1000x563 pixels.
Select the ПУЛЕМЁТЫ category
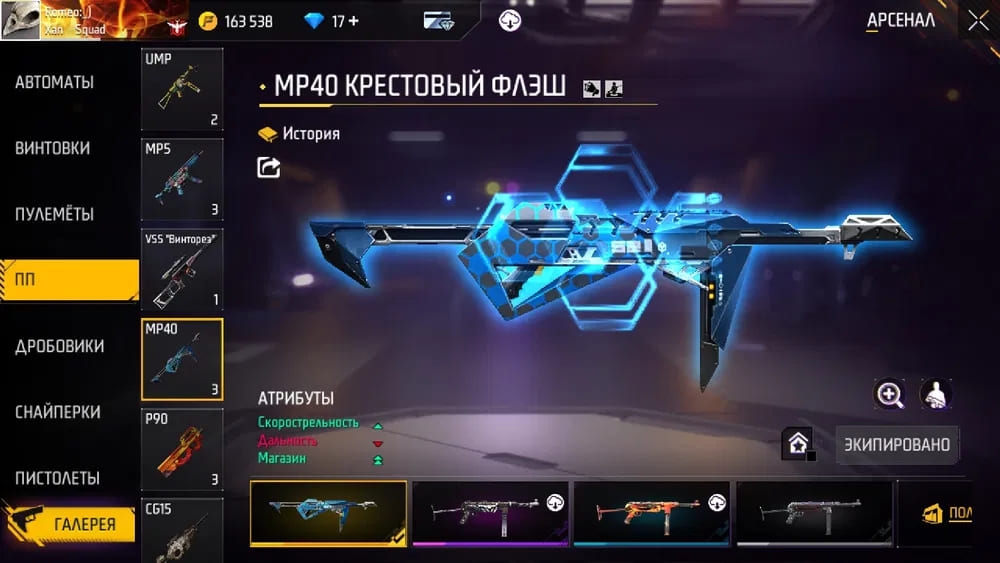click(x=55, y=215)
